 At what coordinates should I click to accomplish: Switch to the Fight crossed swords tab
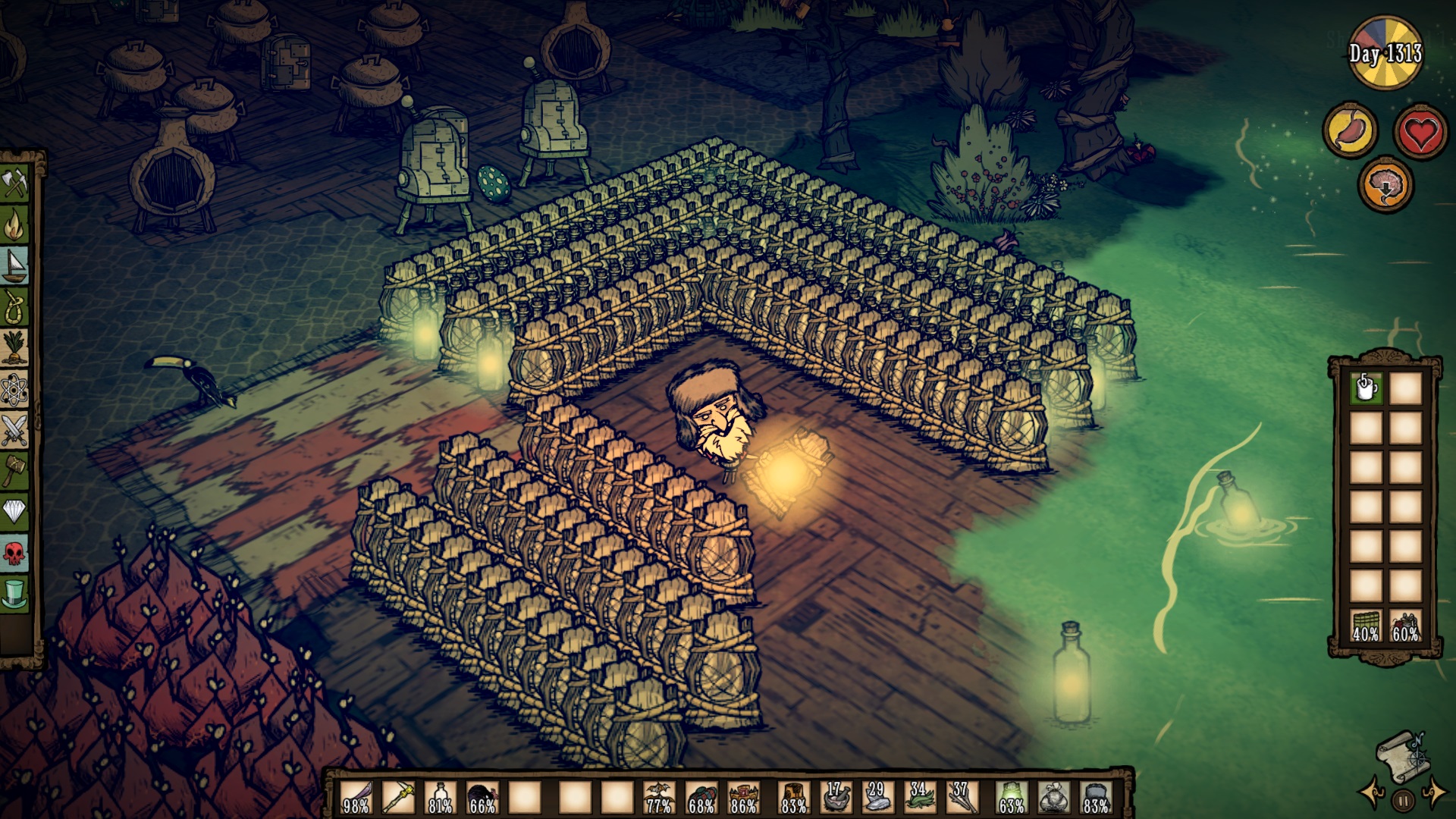[x=15, y=431]
